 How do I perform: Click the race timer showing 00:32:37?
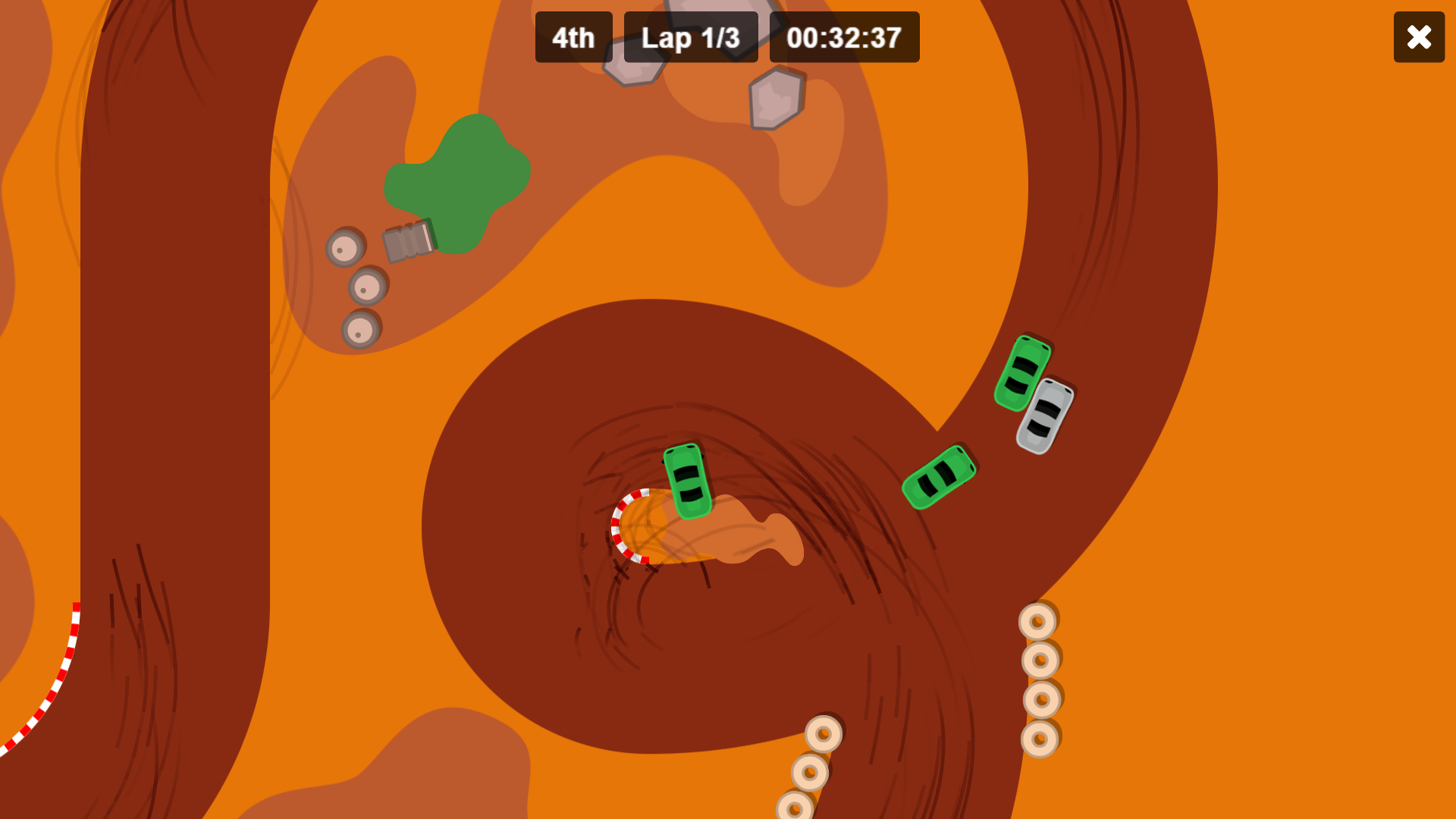[844, 37]
